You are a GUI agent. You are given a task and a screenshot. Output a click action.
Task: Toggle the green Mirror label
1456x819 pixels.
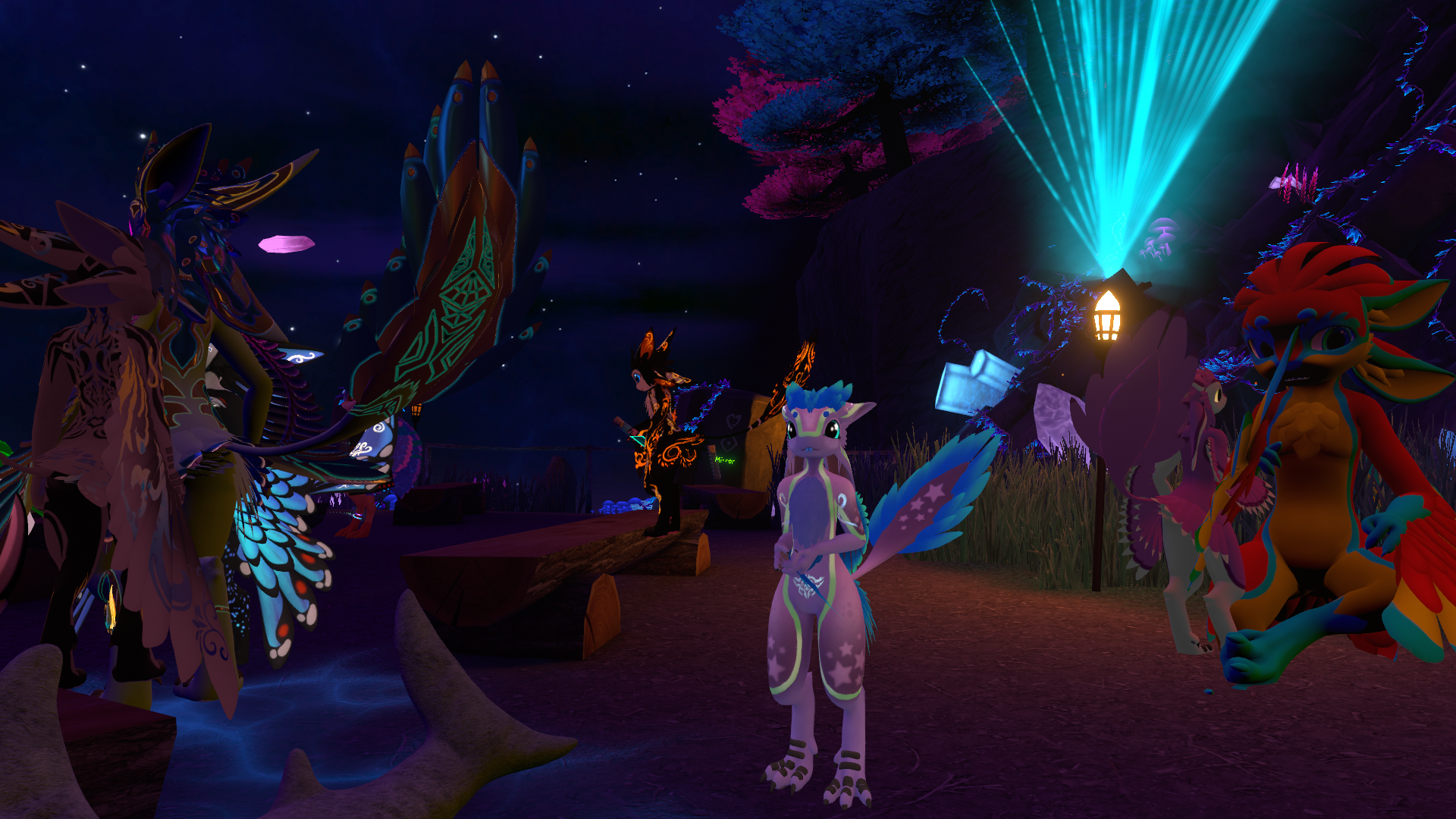(x=724, y=460)
